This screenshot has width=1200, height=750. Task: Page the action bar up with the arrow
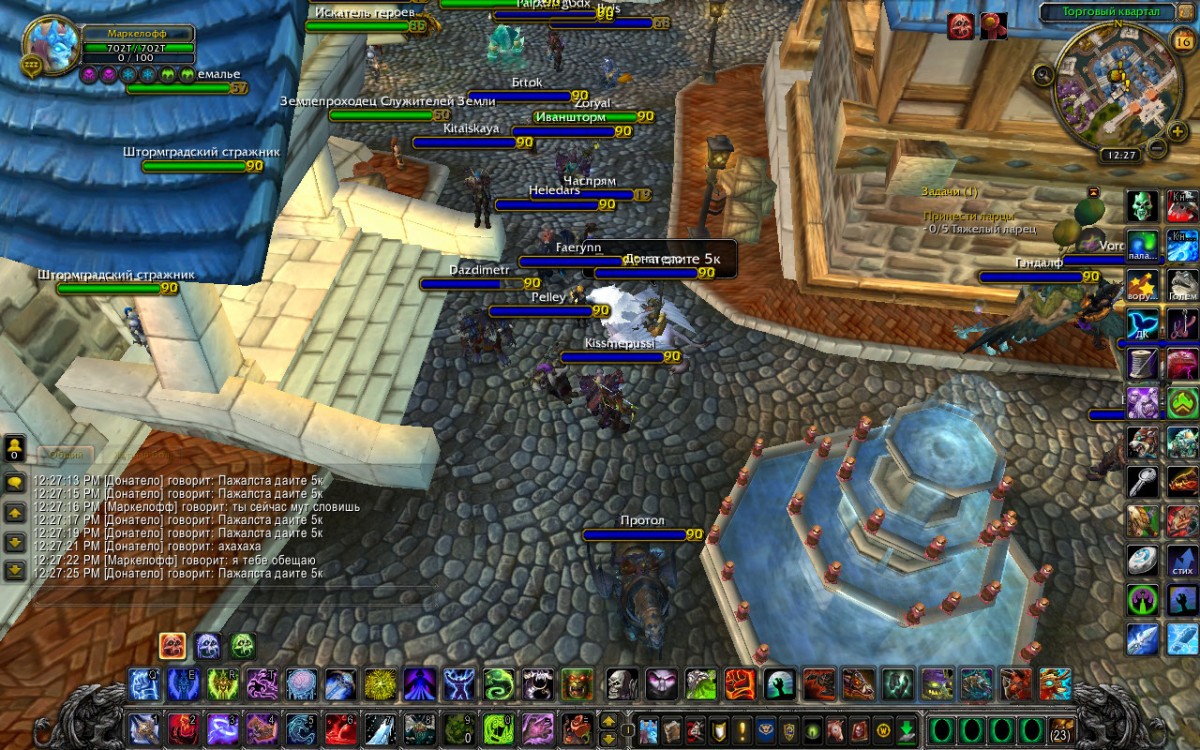click(607, 719)
